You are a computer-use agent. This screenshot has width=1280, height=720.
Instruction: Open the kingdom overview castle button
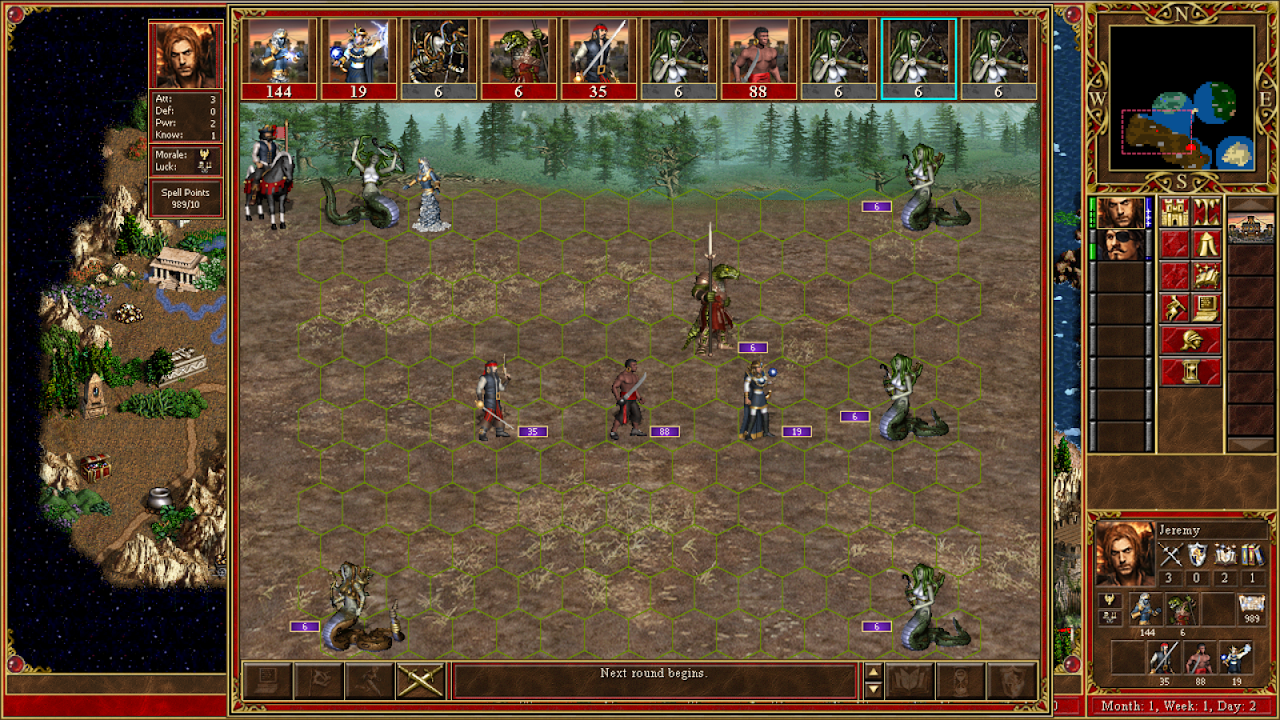(x=1175, y=212)
